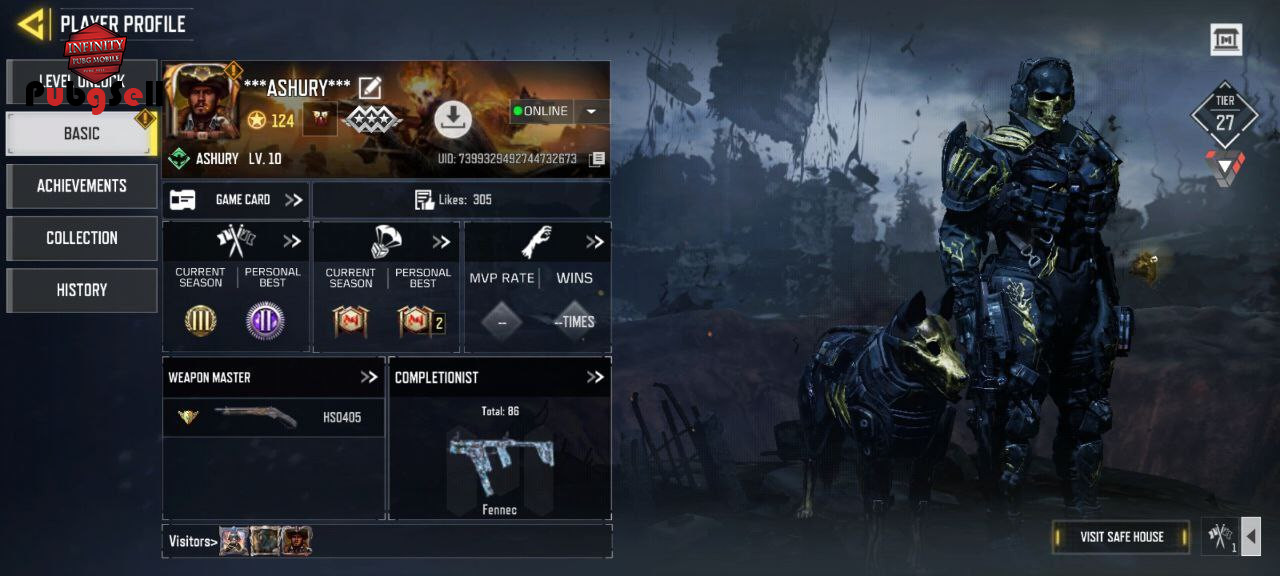Expand the Completionist section
1280x576 pixels.
tap(595, 377)
